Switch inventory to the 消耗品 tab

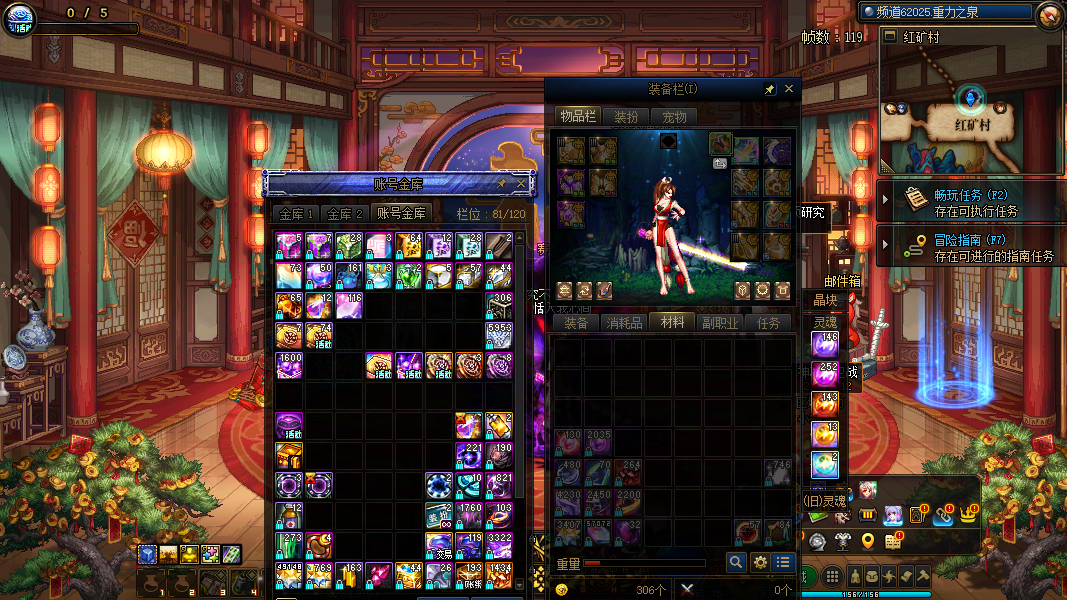click(624, 323)
